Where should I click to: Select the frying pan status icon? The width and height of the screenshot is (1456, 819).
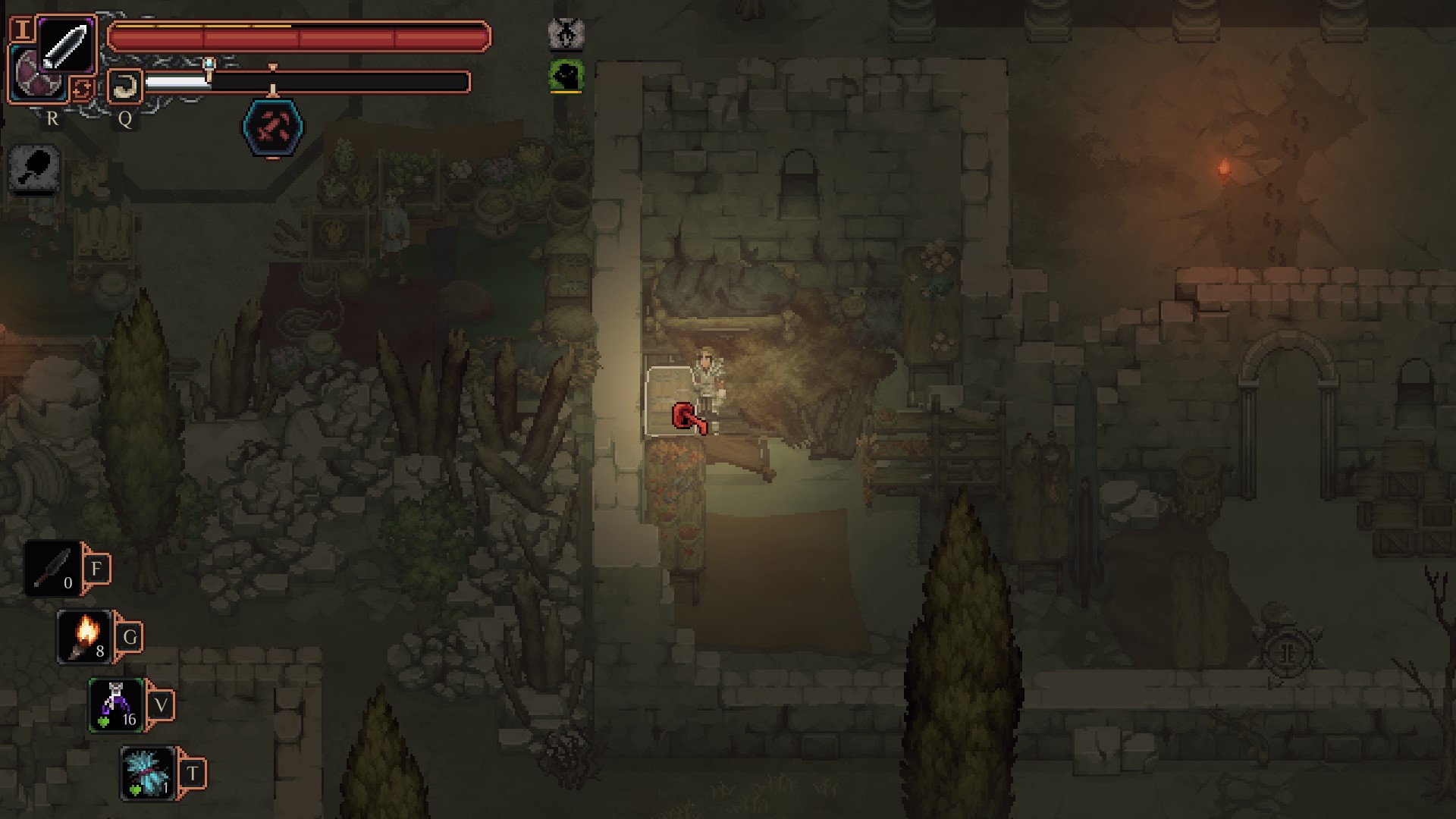tap(35, 168)
